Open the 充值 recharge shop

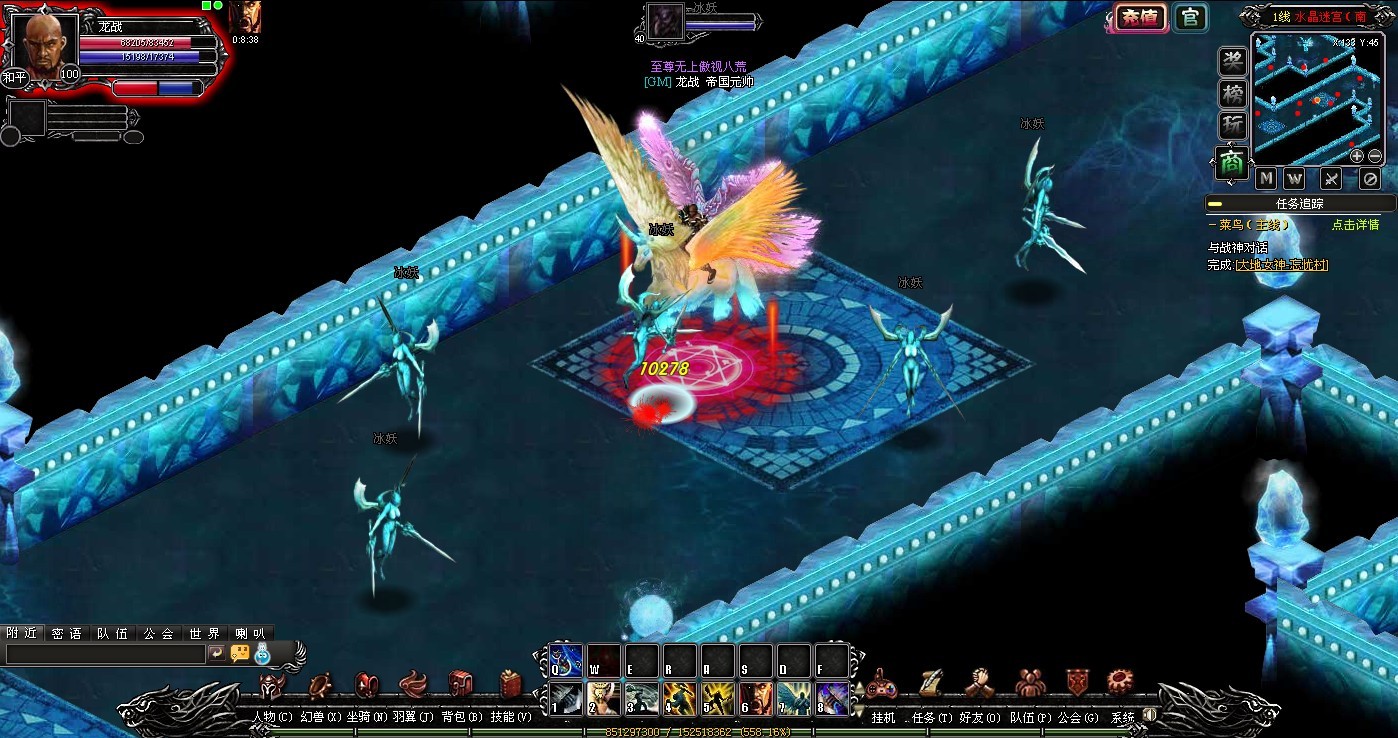[1141, 18]
